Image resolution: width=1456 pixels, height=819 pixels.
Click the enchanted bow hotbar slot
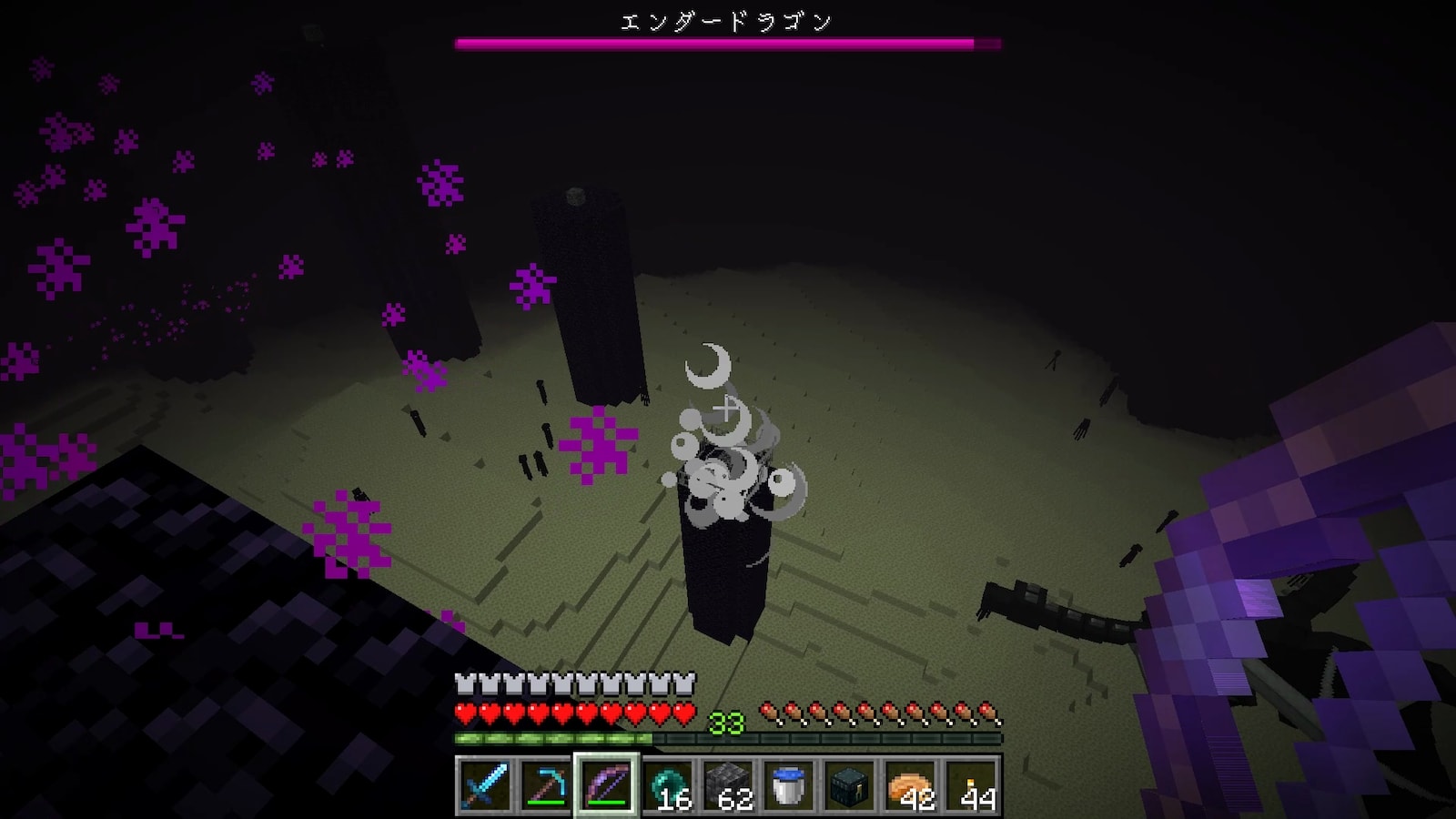tap(606, 784)
